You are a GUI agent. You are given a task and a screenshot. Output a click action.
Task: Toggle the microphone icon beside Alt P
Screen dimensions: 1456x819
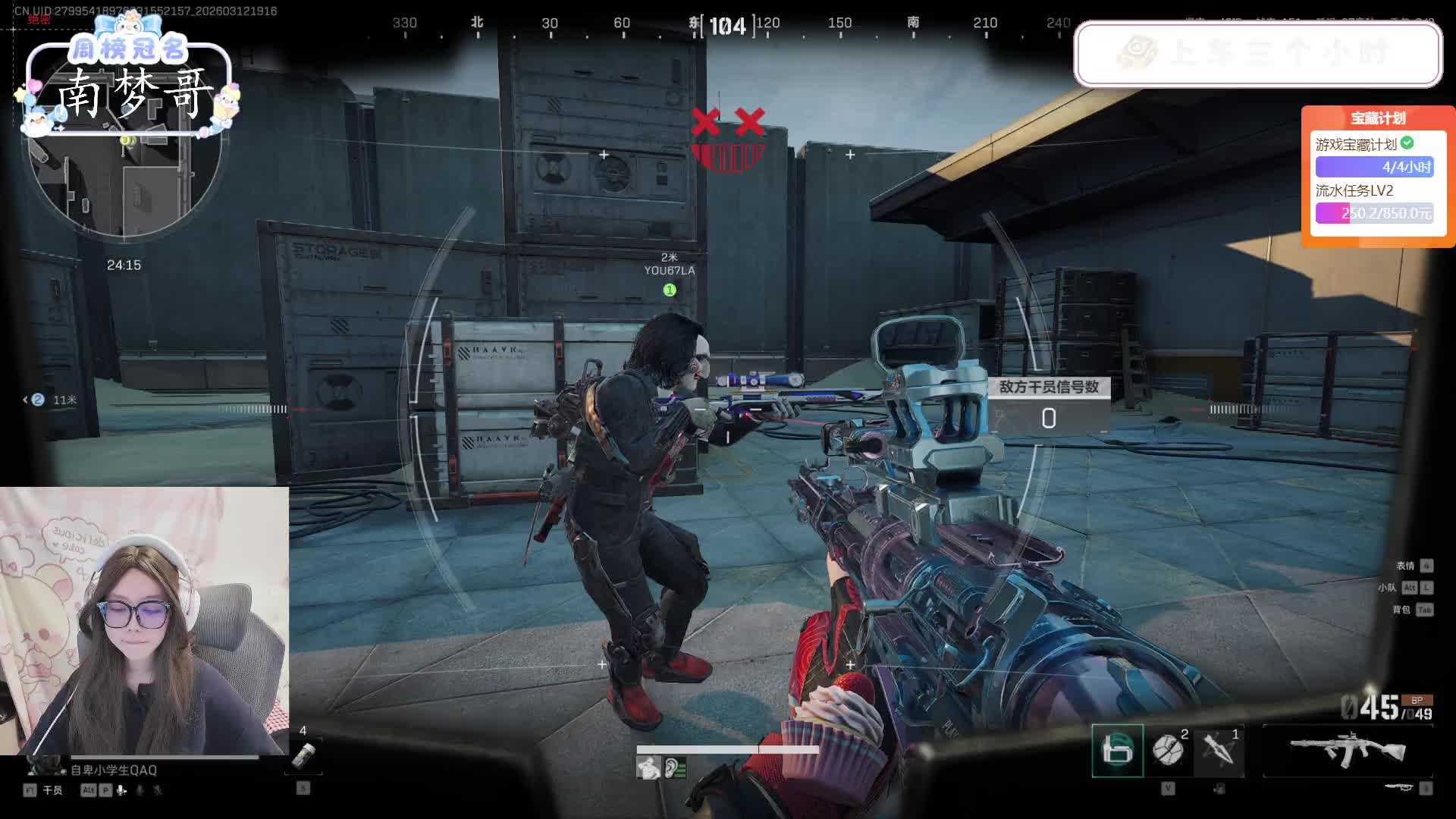point(122,790)
